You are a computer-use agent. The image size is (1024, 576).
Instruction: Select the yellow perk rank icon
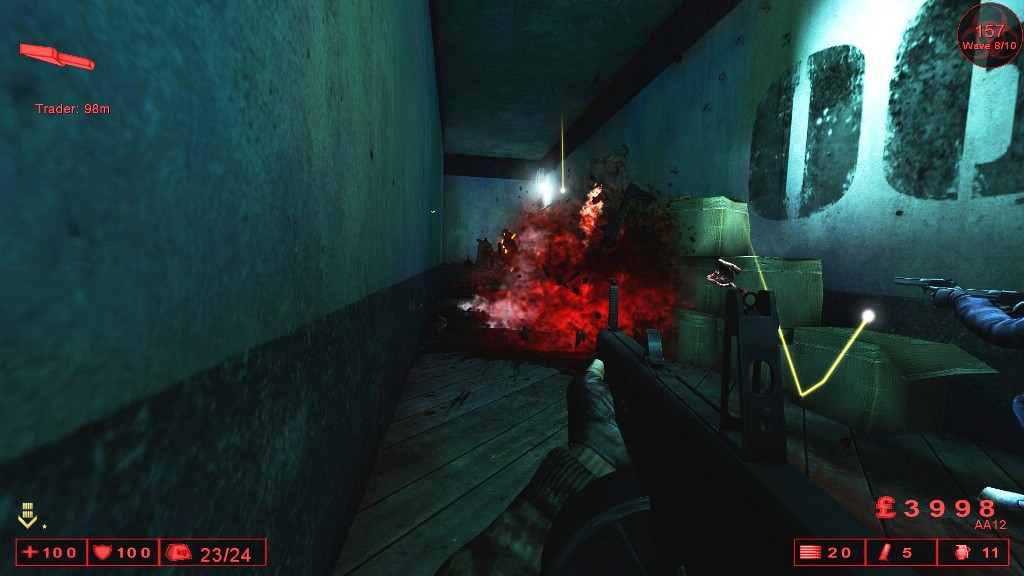coord(27,517)
